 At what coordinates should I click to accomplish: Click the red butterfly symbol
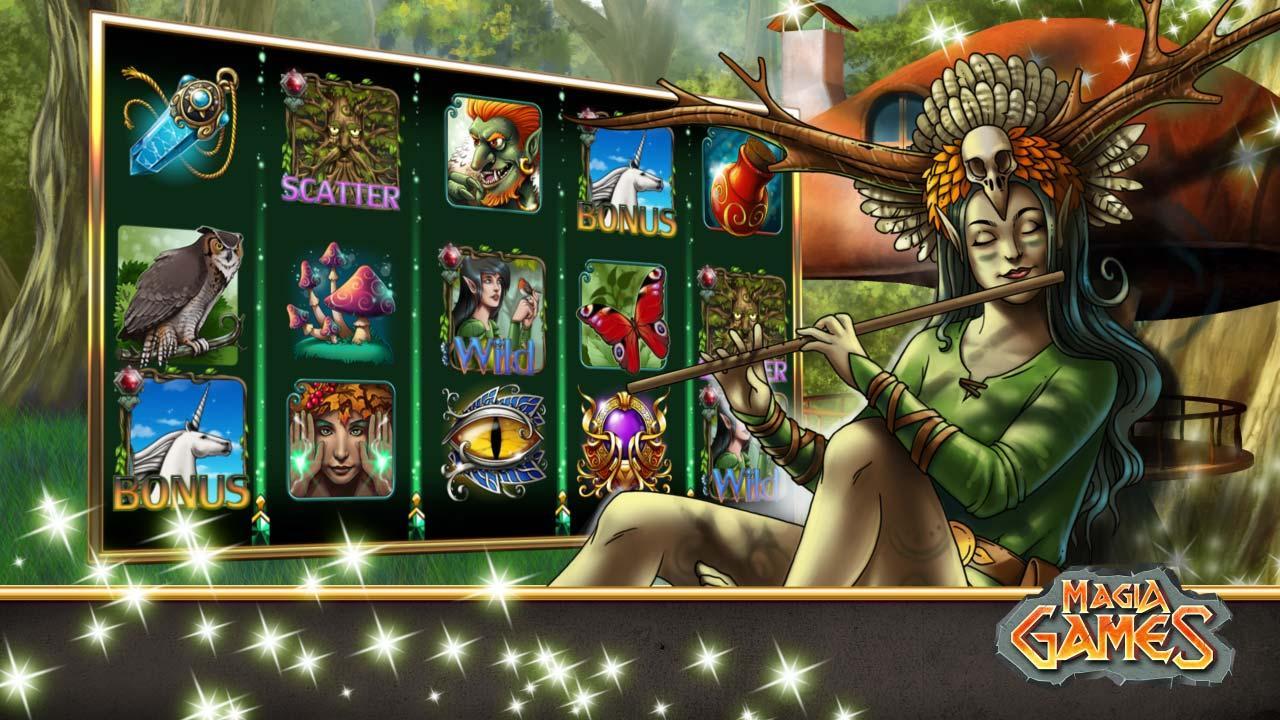(x=622, y=316)
